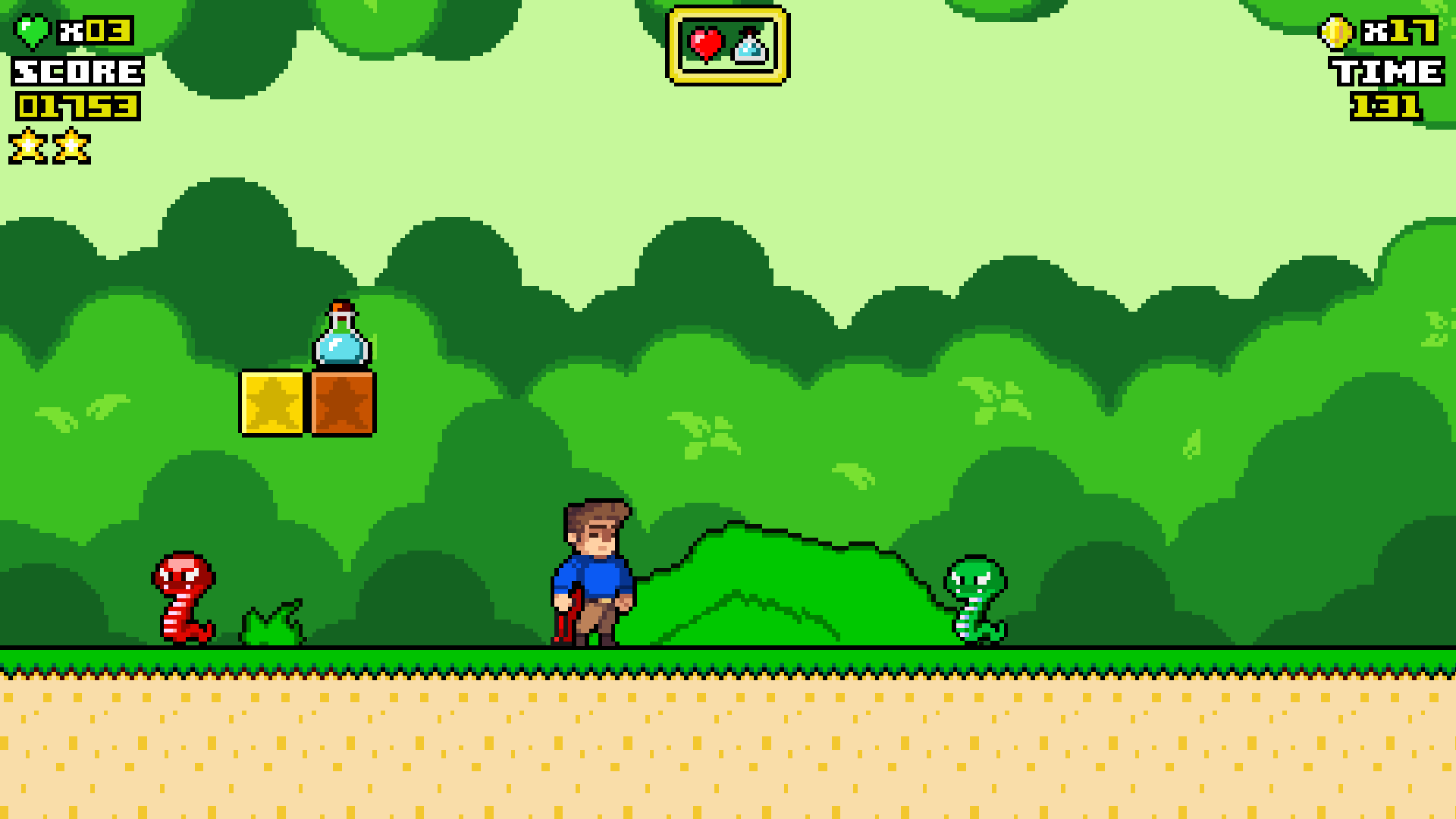Viewport: 1456px width, 819px height.
Task: Click the yellow star block
Action: 273,403
